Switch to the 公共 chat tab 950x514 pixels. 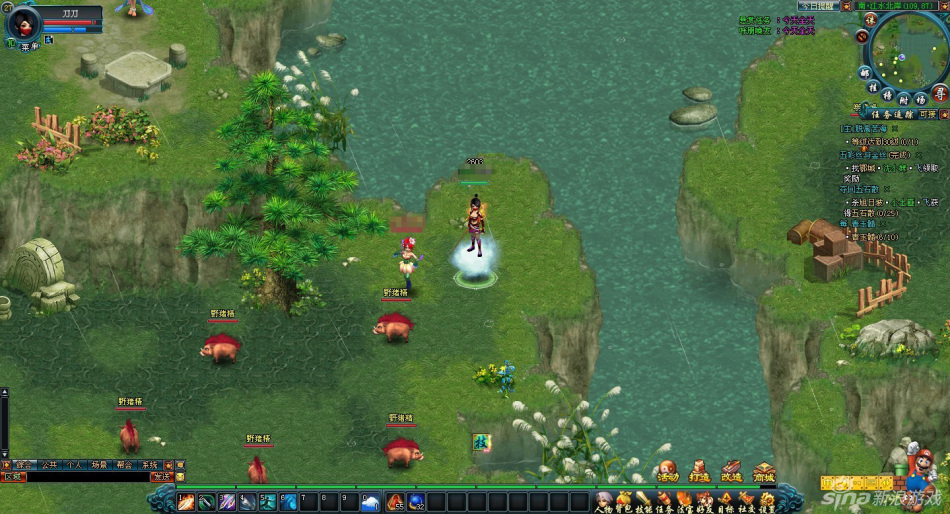(49, 465)
